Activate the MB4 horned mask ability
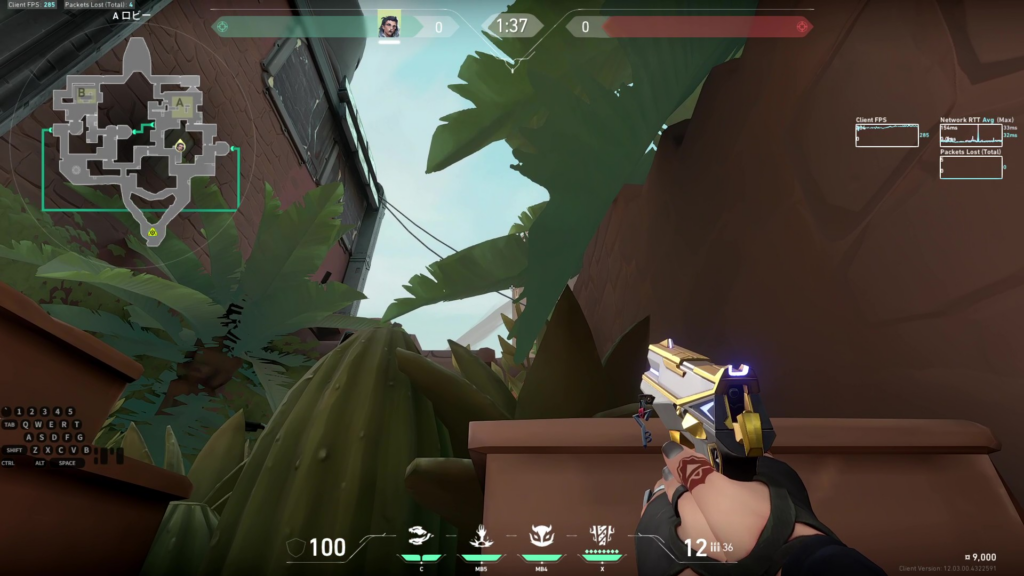Screen dimensions: 1024x576 [x=541, y=536]
